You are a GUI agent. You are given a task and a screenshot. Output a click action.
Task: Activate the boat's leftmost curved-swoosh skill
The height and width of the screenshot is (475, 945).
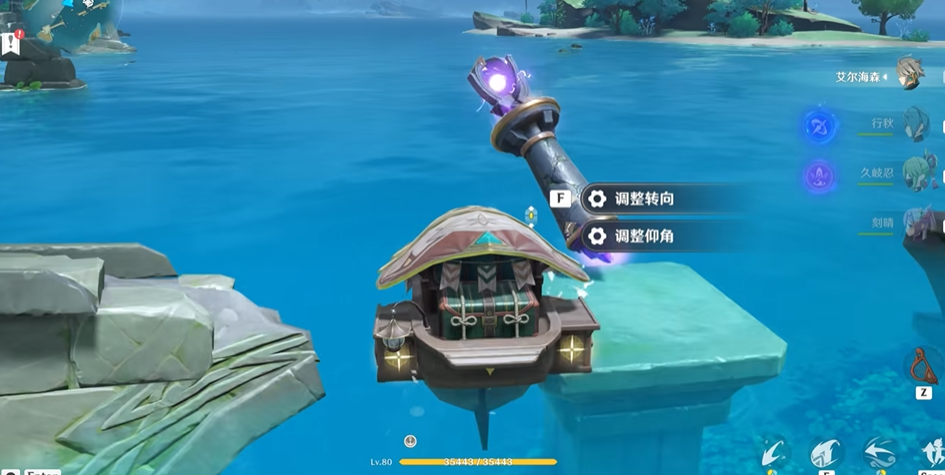pyautogui.click(x=774, y=453)
